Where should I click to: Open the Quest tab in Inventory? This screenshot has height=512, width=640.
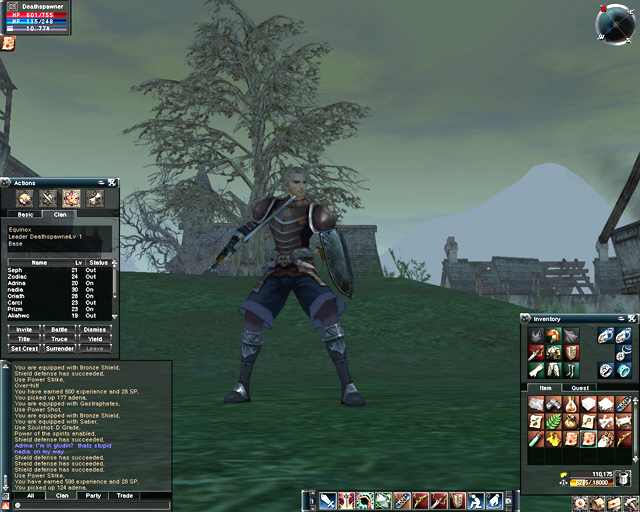(580, 387)
